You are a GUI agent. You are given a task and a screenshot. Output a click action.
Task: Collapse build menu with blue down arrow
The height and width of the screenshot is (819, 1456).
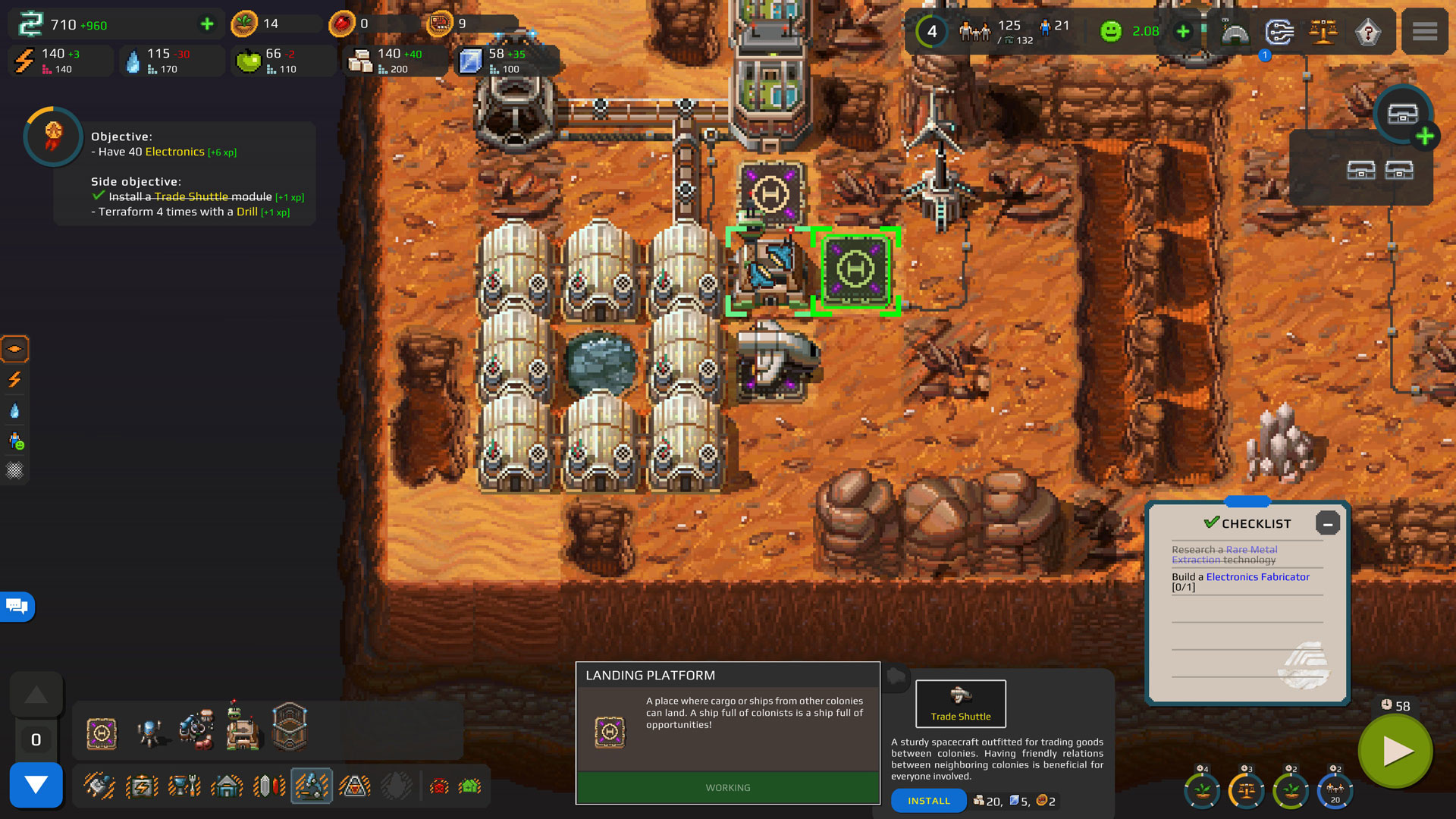click(36, 785)
